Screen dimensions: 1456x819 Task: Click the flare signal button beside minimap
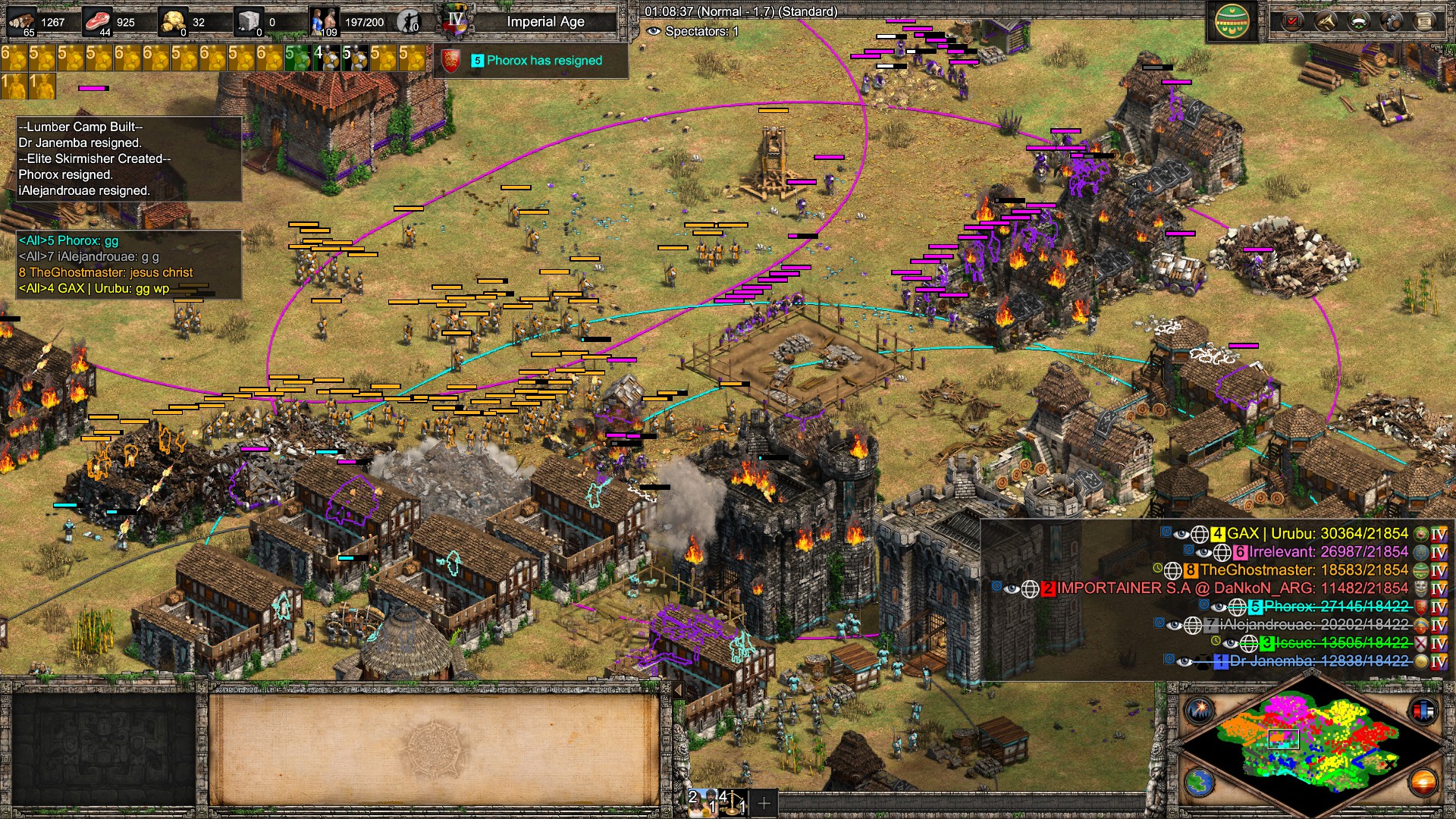pos(1200,711)
